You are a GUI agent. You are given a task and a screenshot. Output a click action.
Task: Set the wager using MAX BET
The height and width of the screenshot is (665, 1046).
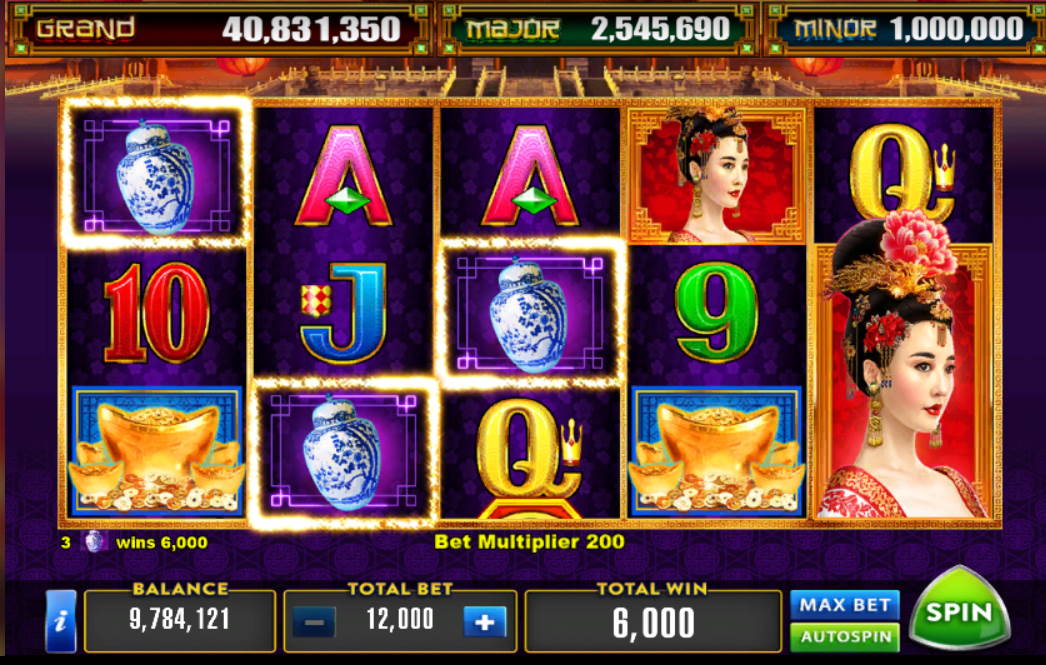(x=844, y=604)
